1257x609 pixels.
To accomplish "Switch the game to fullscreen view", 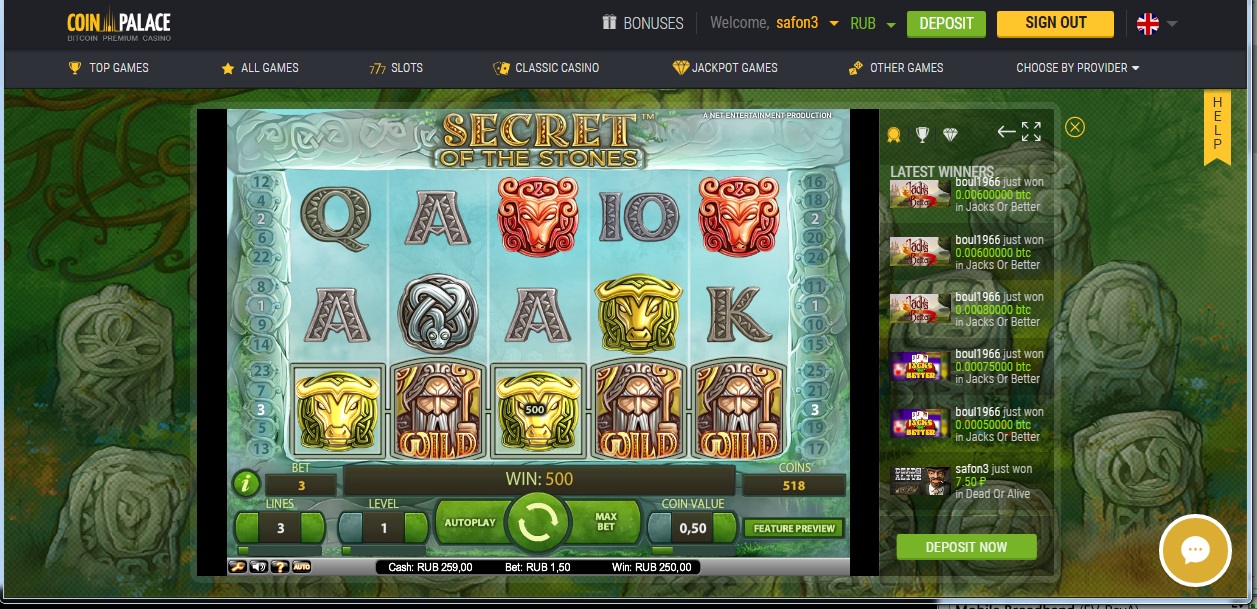I will pos(1031,132).
